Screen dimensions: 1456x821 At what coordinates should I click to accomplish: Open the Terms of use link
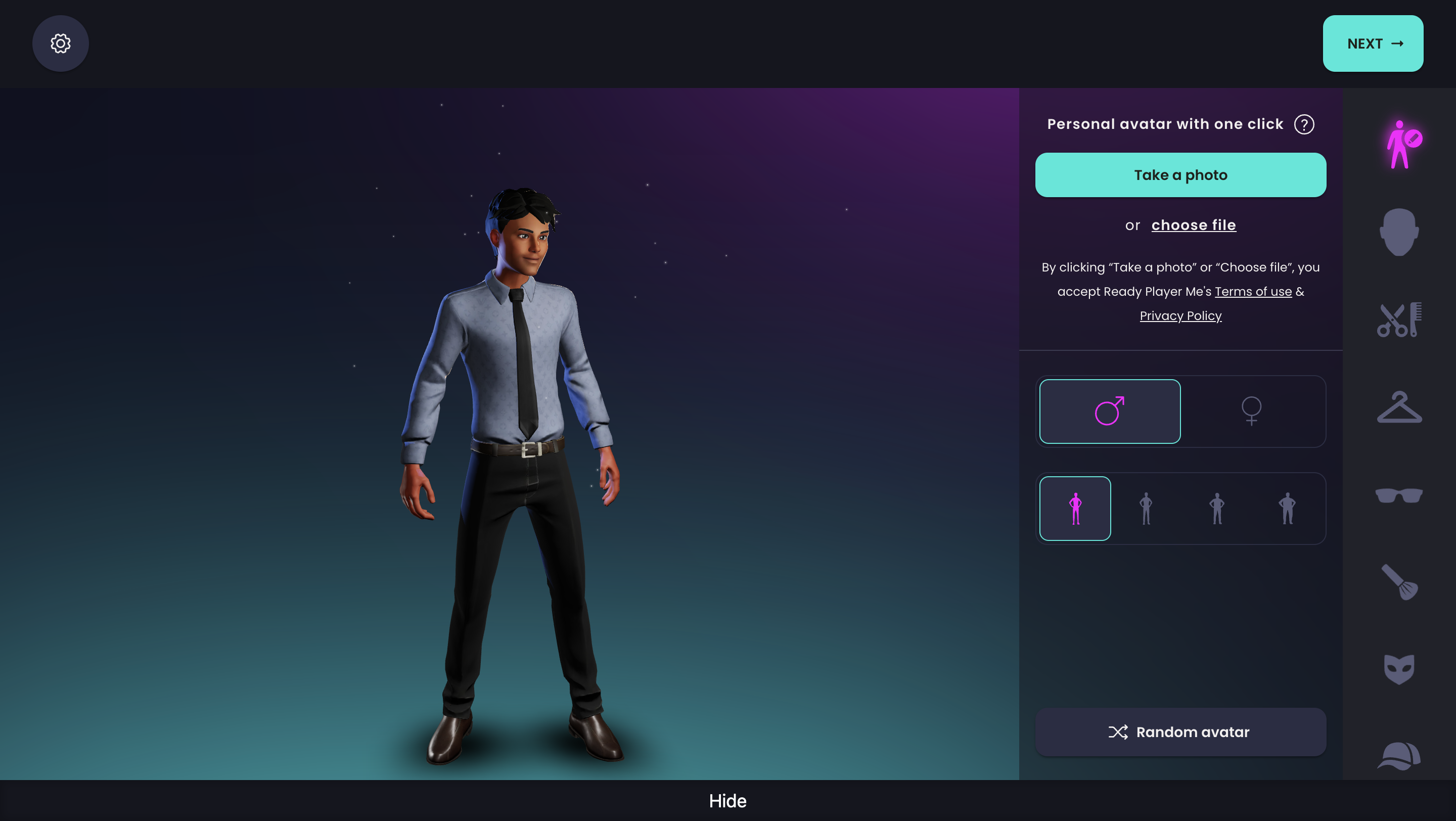[1253, 292]
